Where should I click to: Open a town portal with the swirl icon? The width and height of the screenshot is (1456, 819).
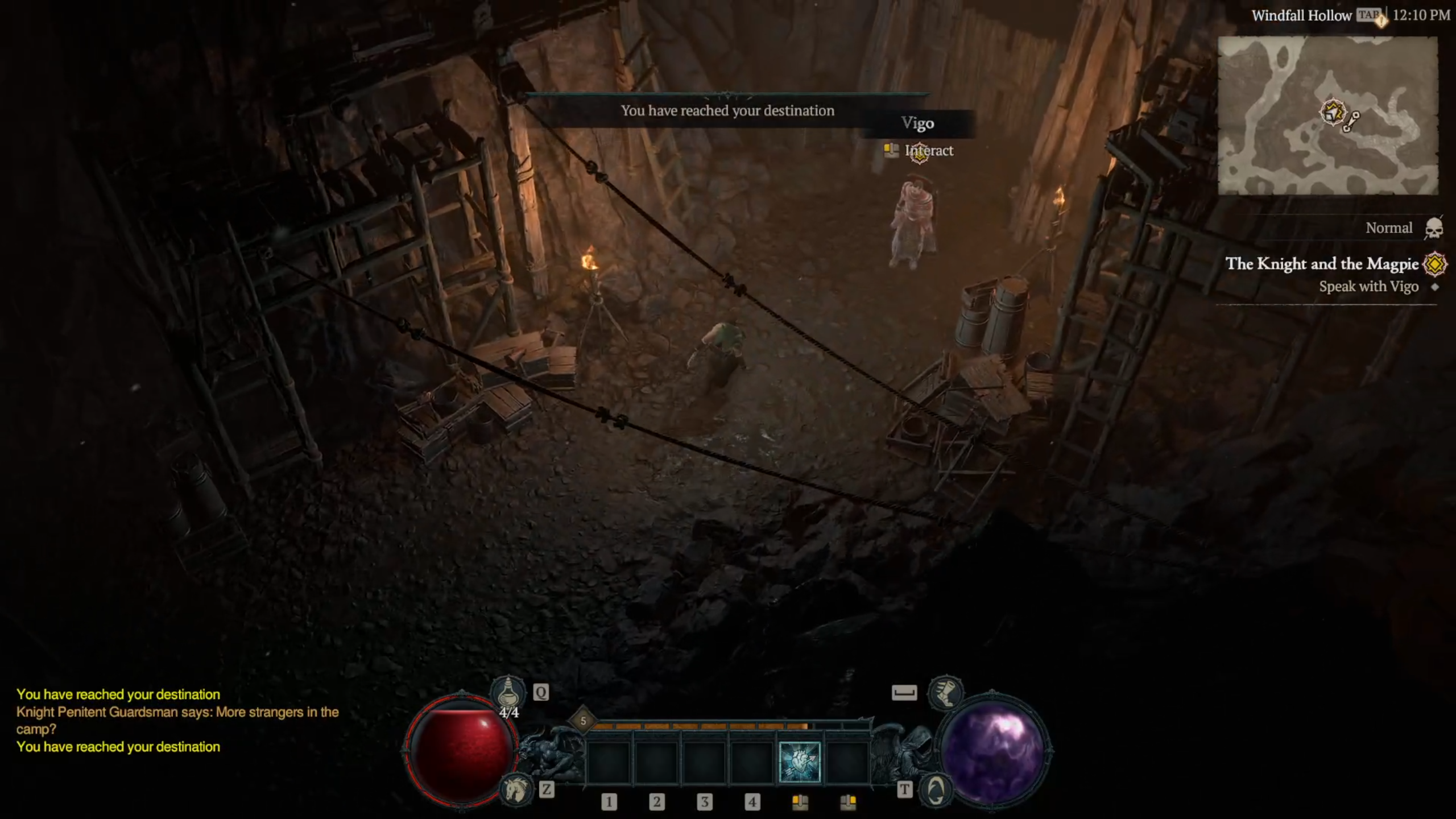point(936,789)
